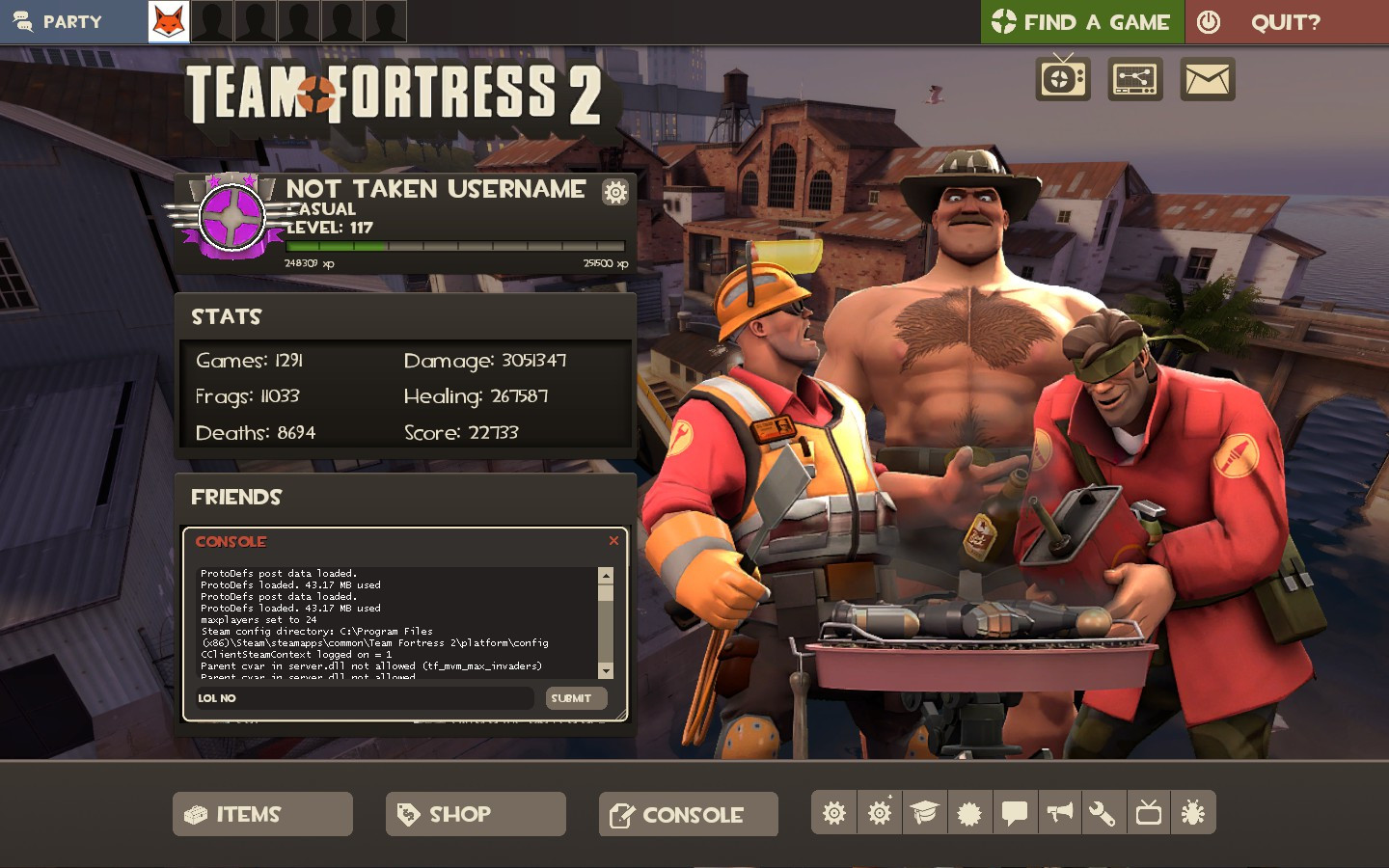Screen dimensions: 1389x868
Task: Open the achievements starburst icon
Action: [969, 813]
